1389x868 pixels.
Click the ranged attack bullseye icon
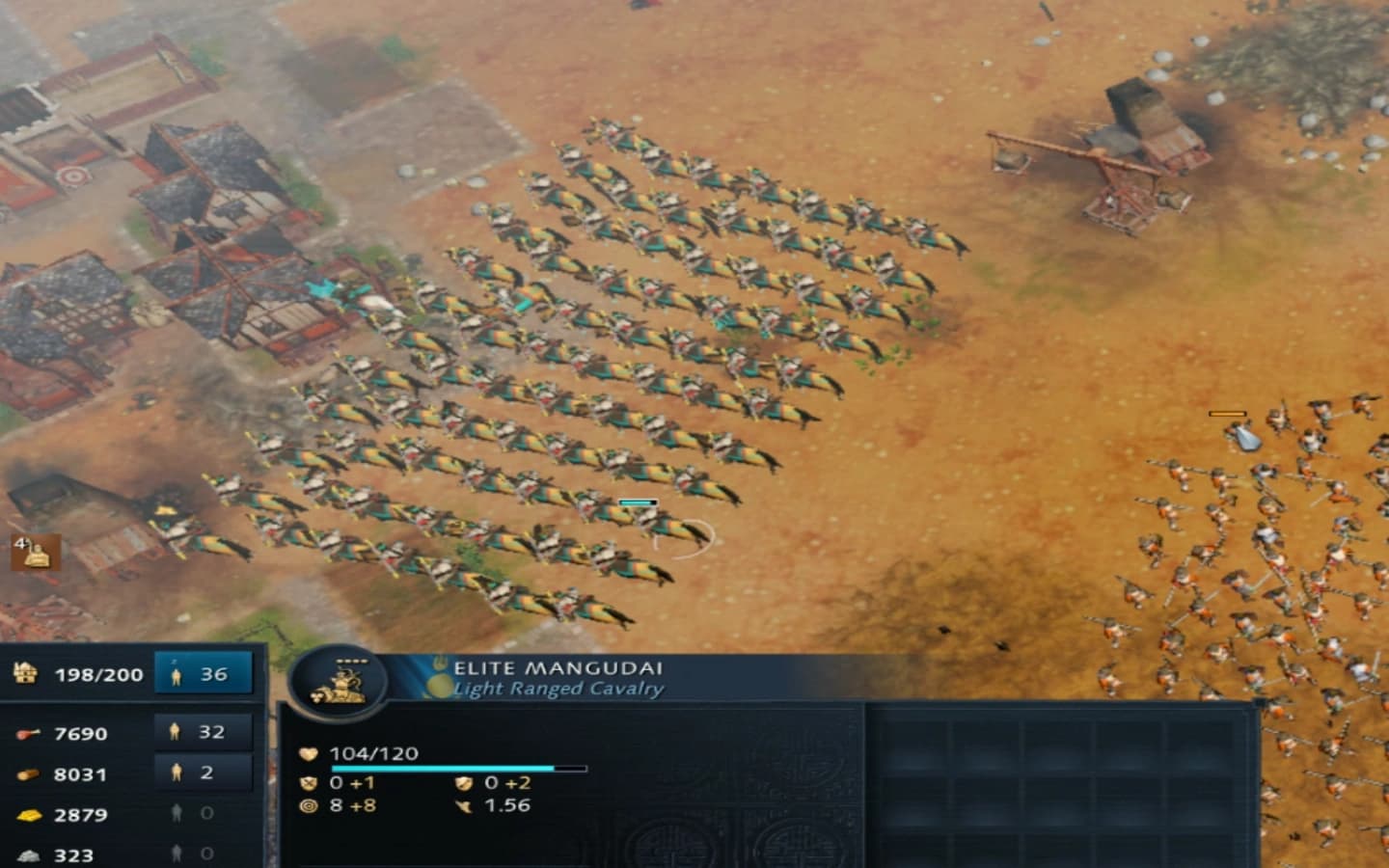(x=310, y=806)
